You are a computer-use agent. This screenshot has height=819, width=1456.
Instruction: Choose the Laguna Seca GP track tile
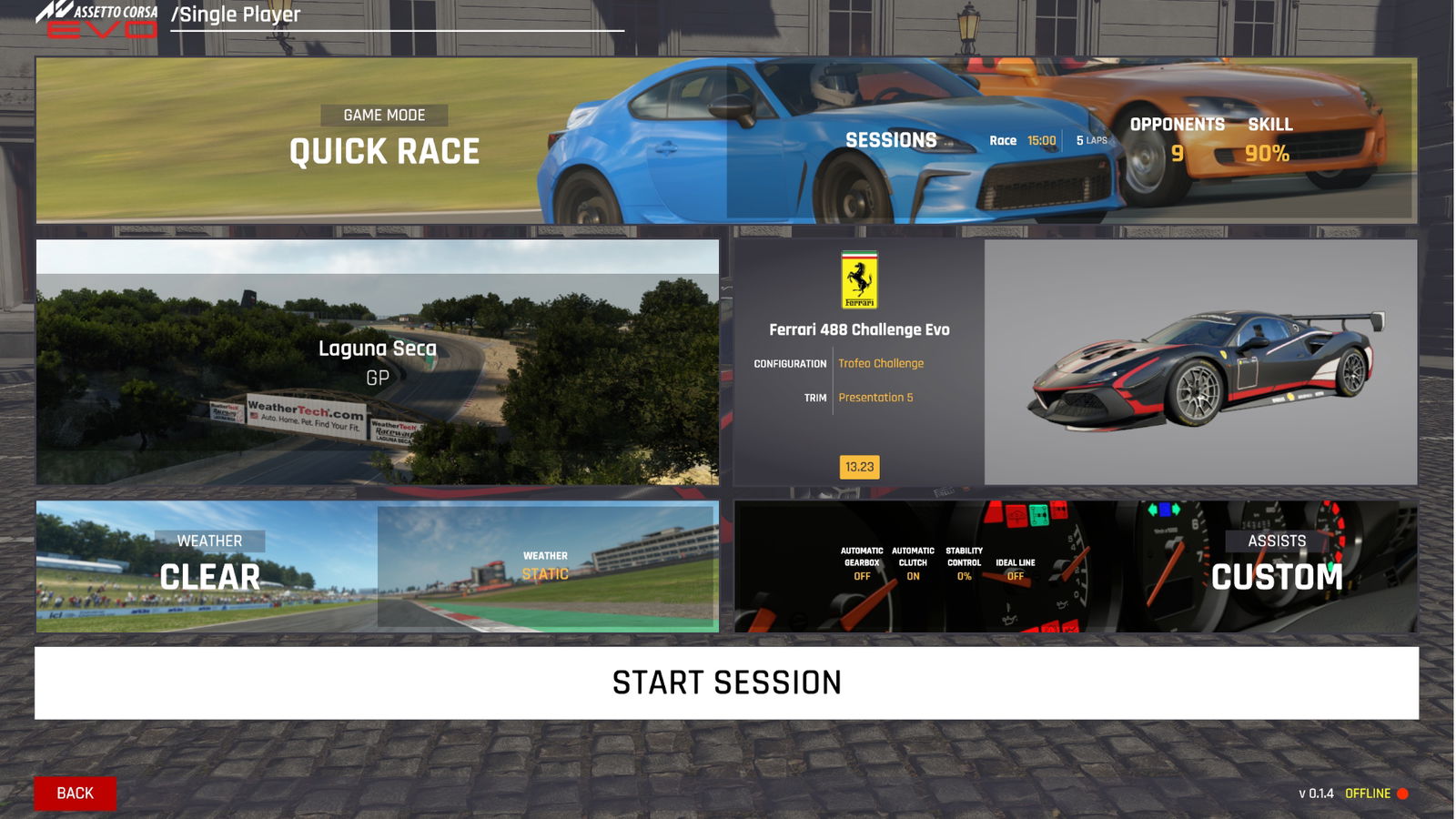pyautogui.click(x=378, y=361)
